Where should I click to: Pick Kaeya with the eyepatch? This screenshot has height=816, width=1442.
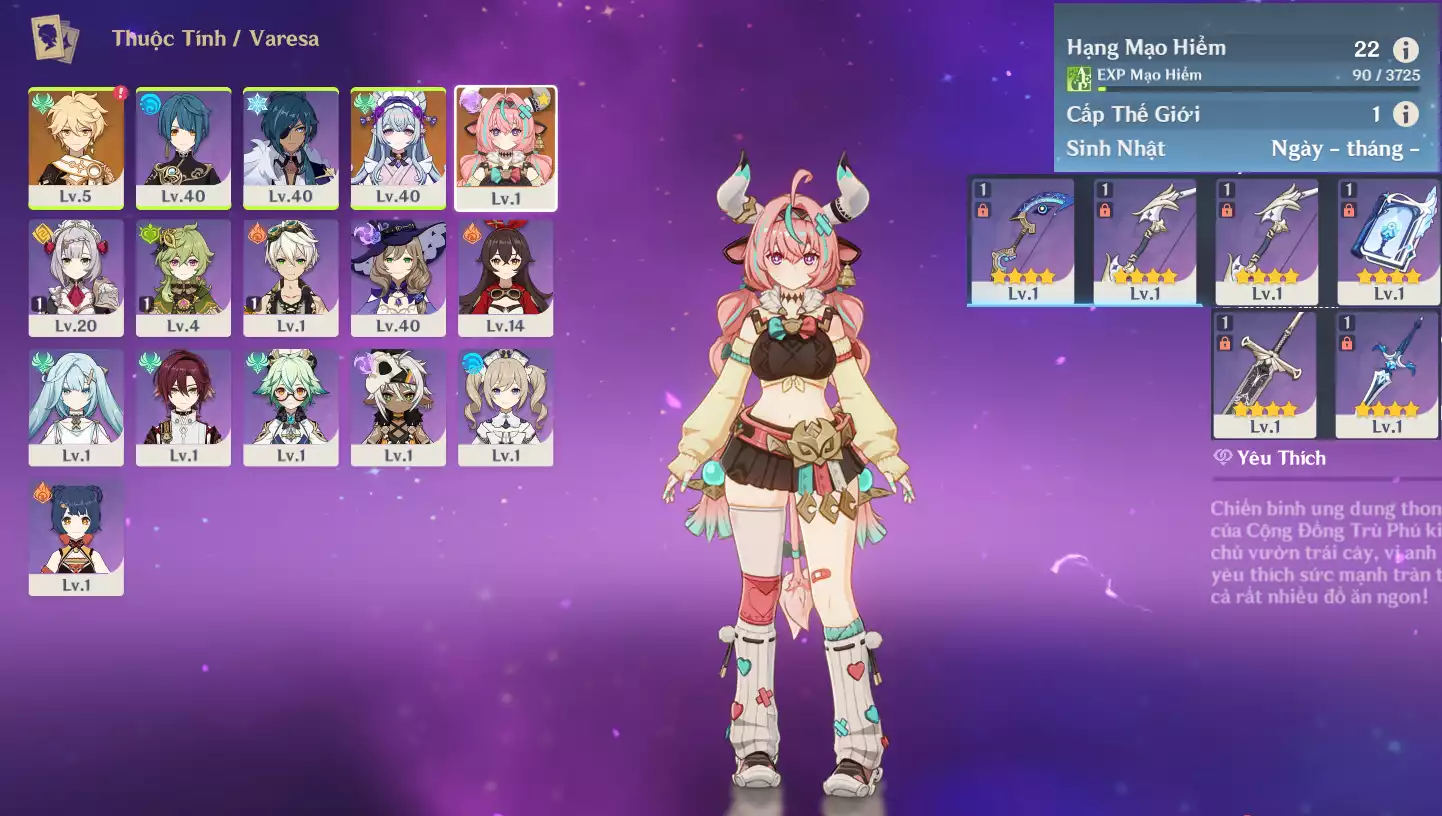tap(291, 147)
